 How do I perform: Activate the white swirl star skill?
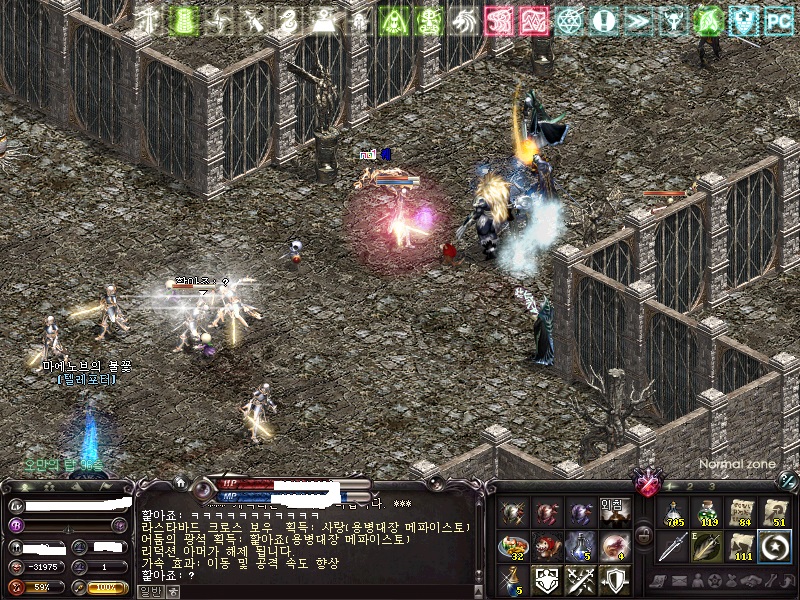774,548
